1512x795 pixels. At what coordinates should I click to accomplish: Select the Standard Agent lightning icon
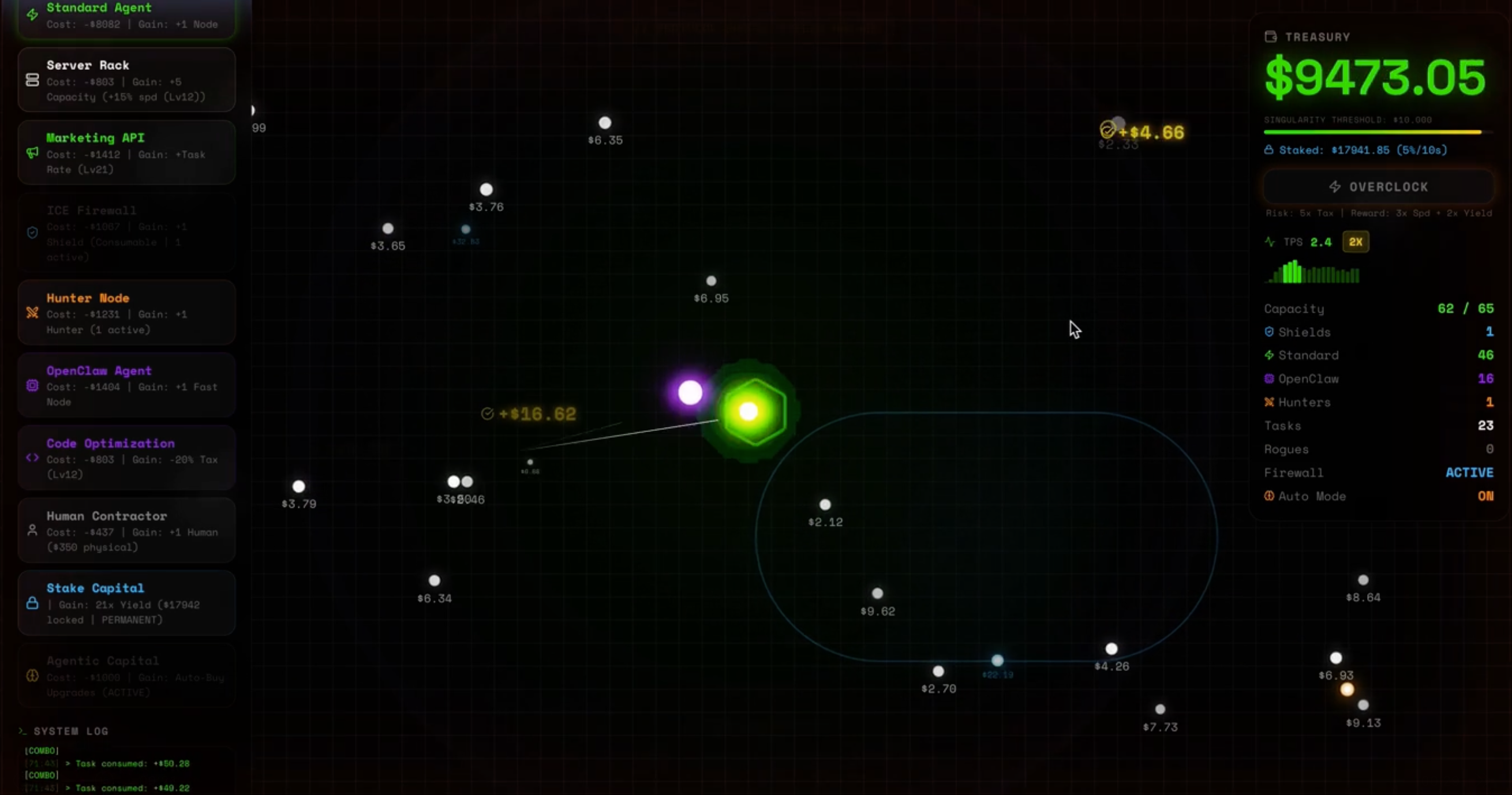[x=32, y=14]
